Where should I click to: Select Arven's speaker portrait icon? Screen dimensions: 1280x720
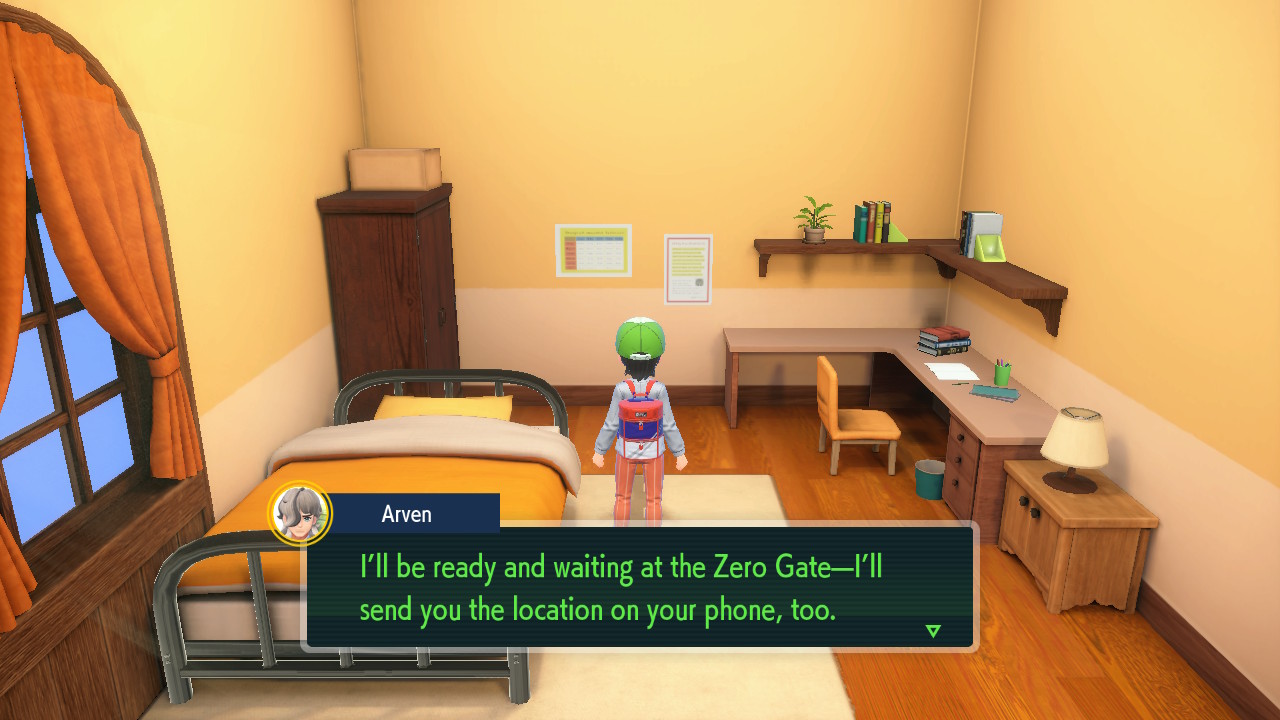pyautogui.click(x=300, y=514)
